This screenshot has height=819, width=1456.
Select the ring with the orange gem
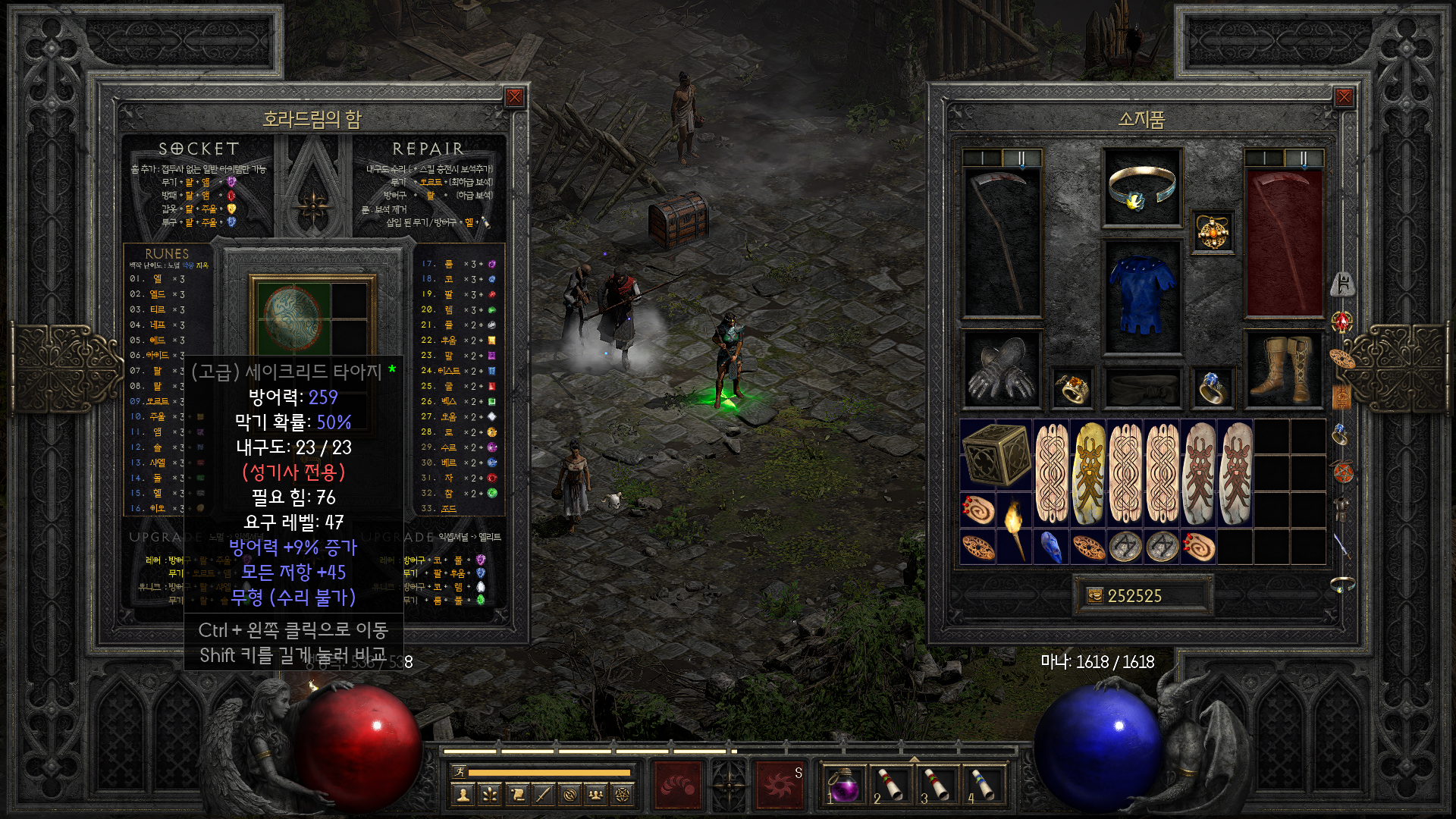pos(1072,388)
